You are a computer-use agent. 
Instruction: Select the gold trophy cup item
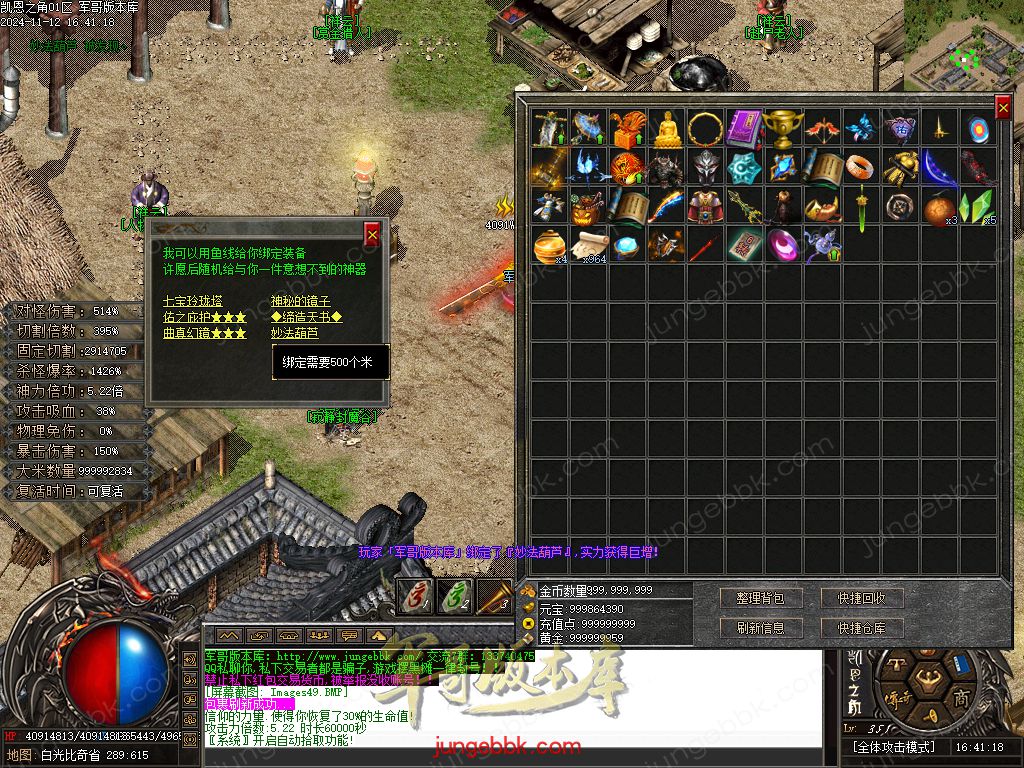coord(783,128)
